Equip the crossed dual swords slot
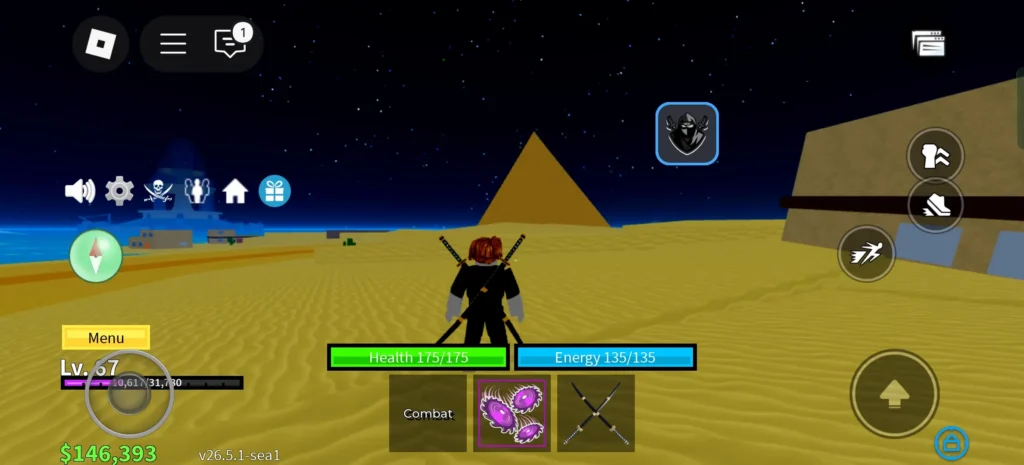1024x465 pixels. pos(596,413)
